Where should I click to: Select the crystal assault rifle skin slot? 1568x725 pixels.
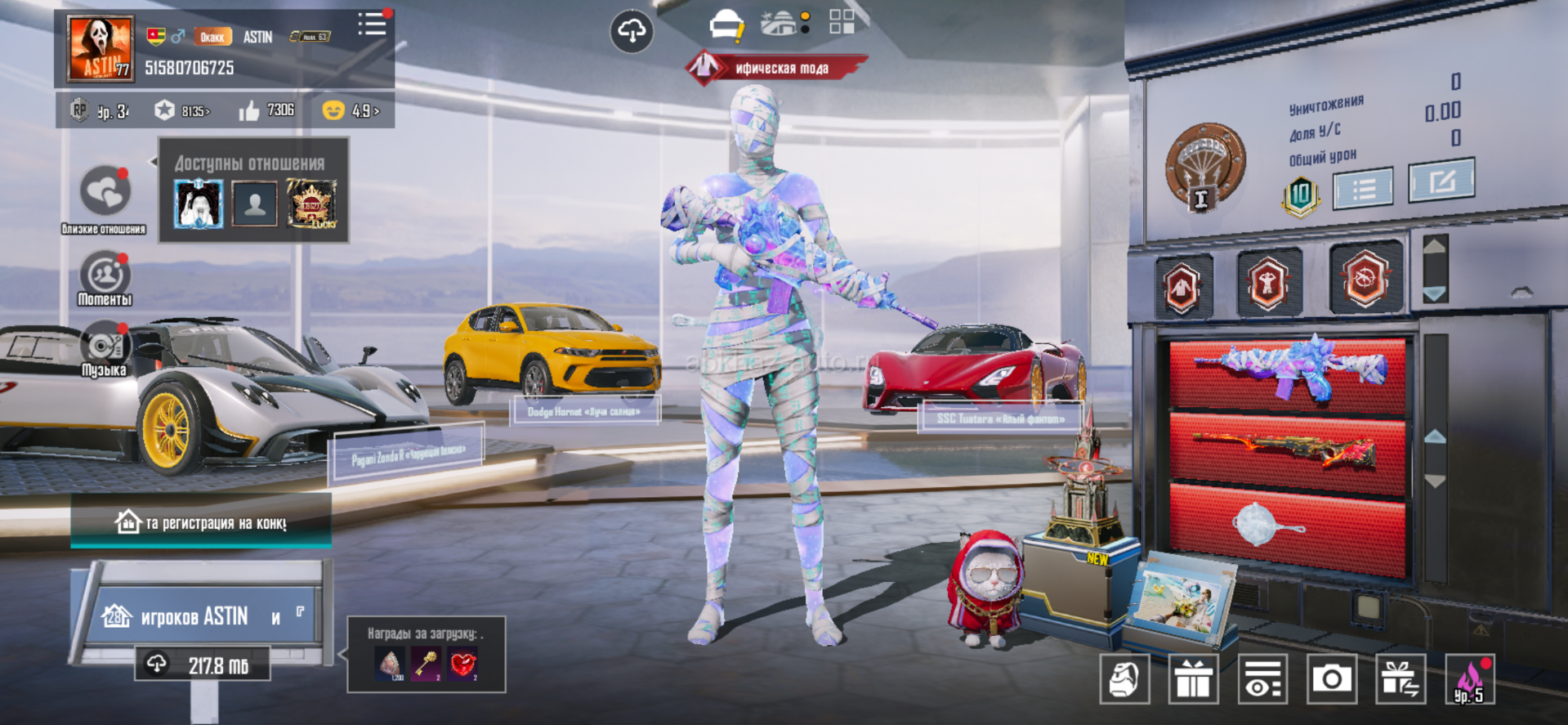tap(1287, 372)
